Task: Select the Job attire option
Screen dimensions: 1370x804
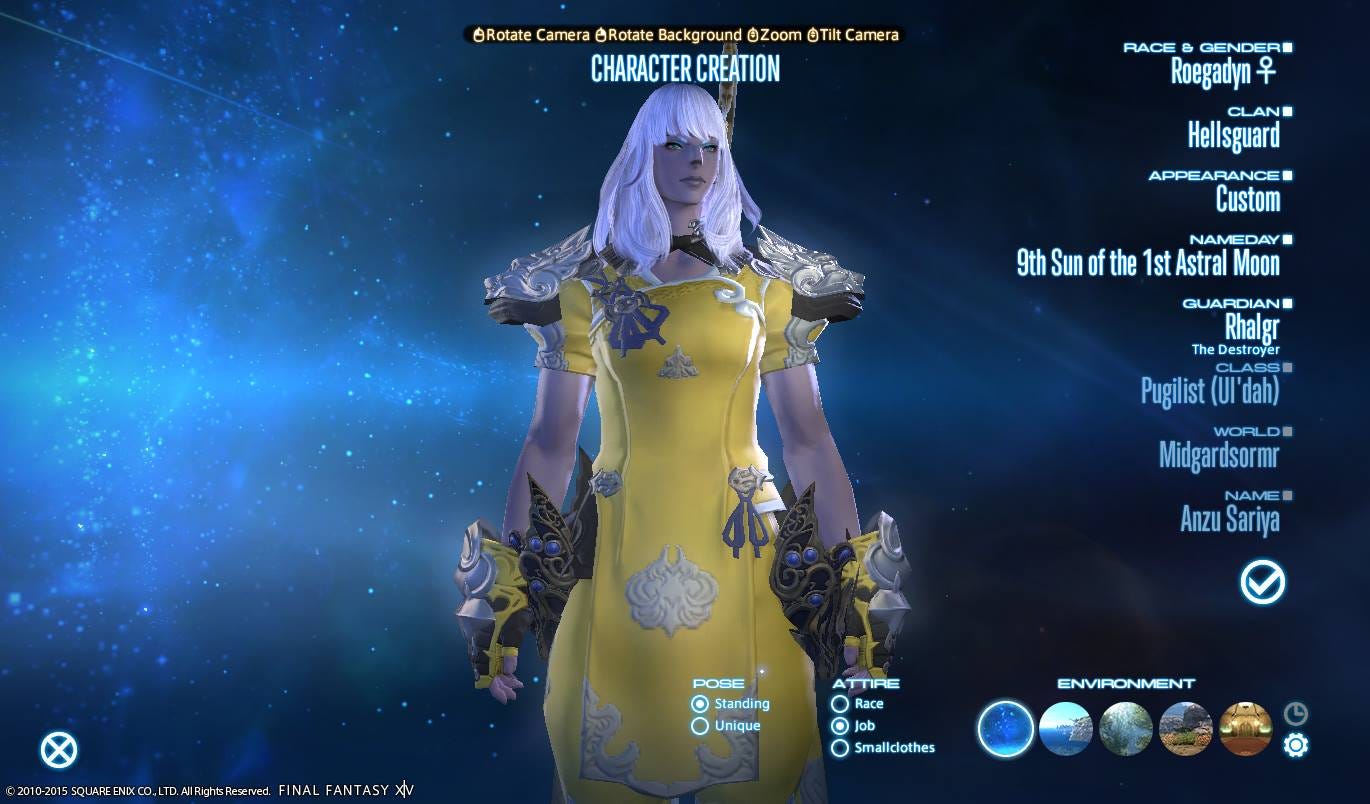Action: click(840, 726)
